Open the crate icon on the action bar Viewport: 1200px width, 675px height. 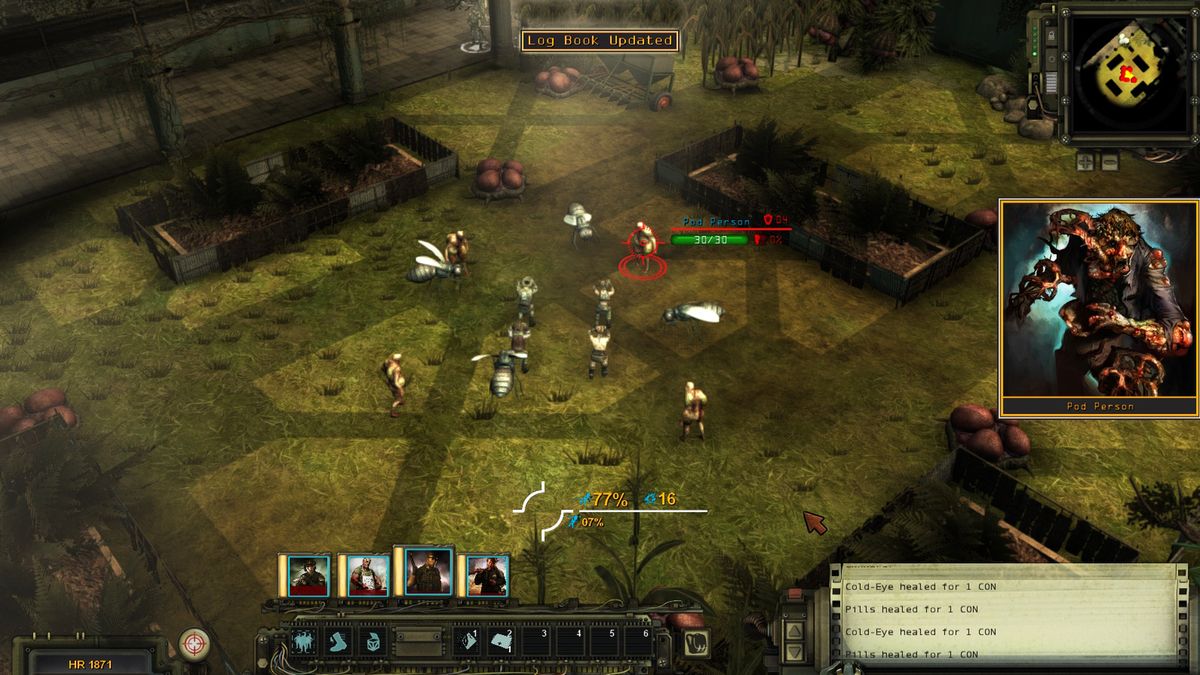(x=372, y=641)
